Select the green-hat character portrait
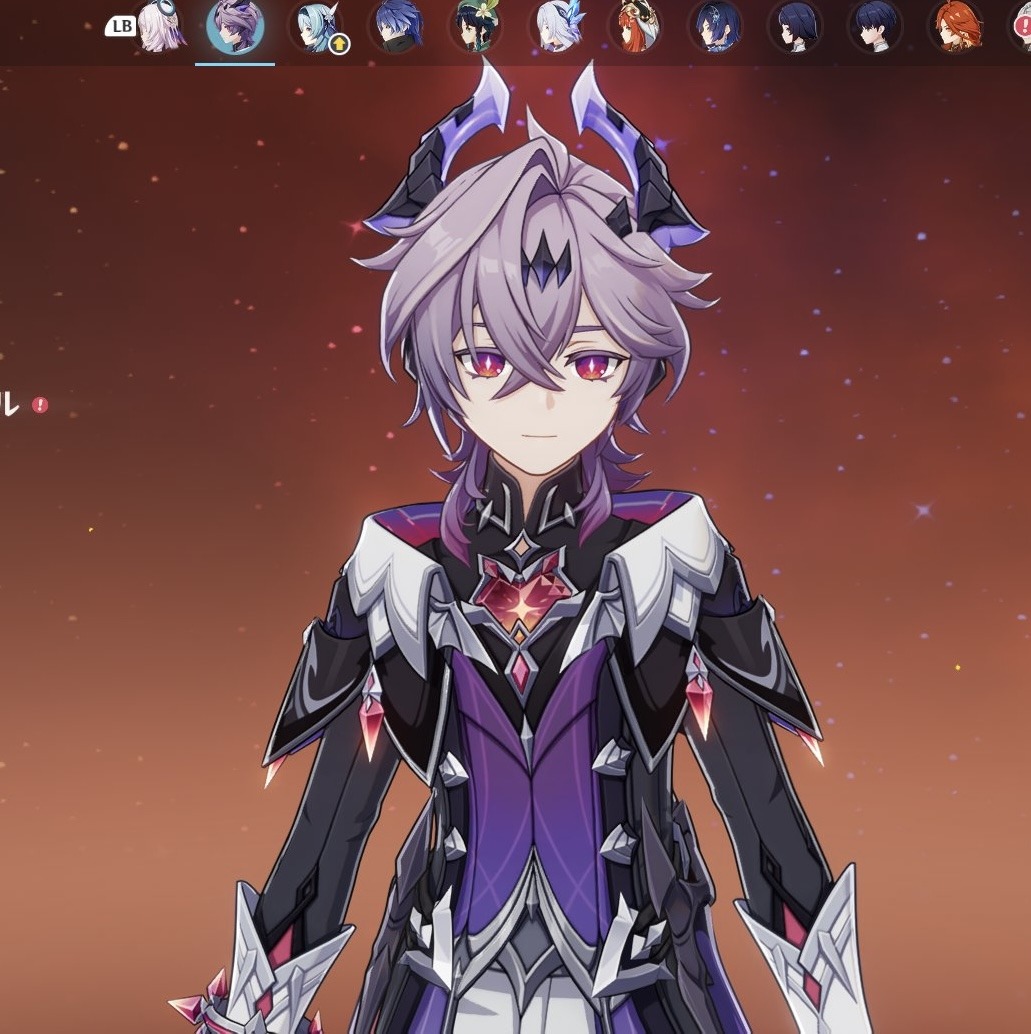 tap(475, 27)
